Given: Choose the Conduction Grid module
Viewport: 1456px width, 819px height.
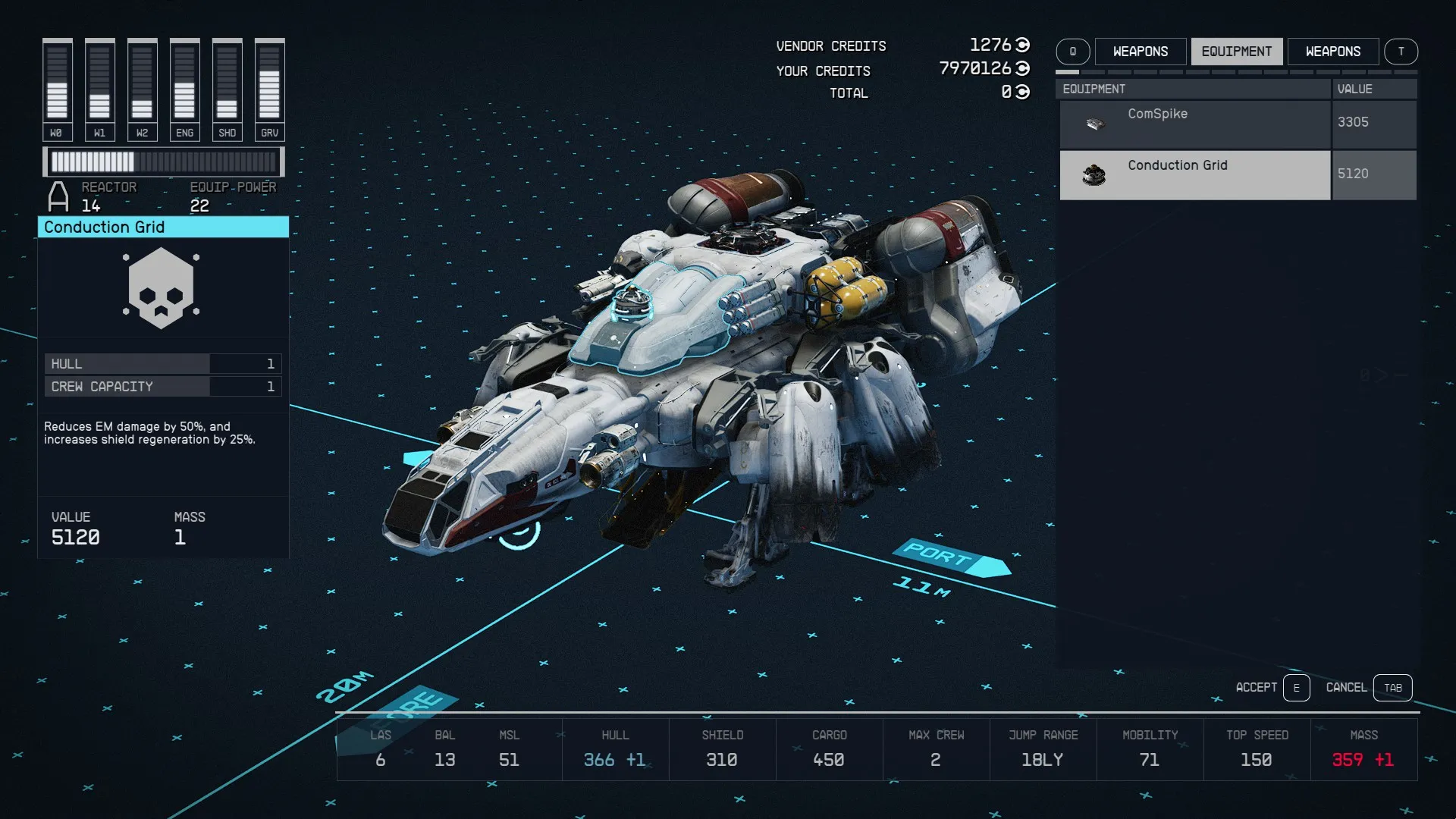Looking at the screenshot, I should click(x=1194, y=175).
